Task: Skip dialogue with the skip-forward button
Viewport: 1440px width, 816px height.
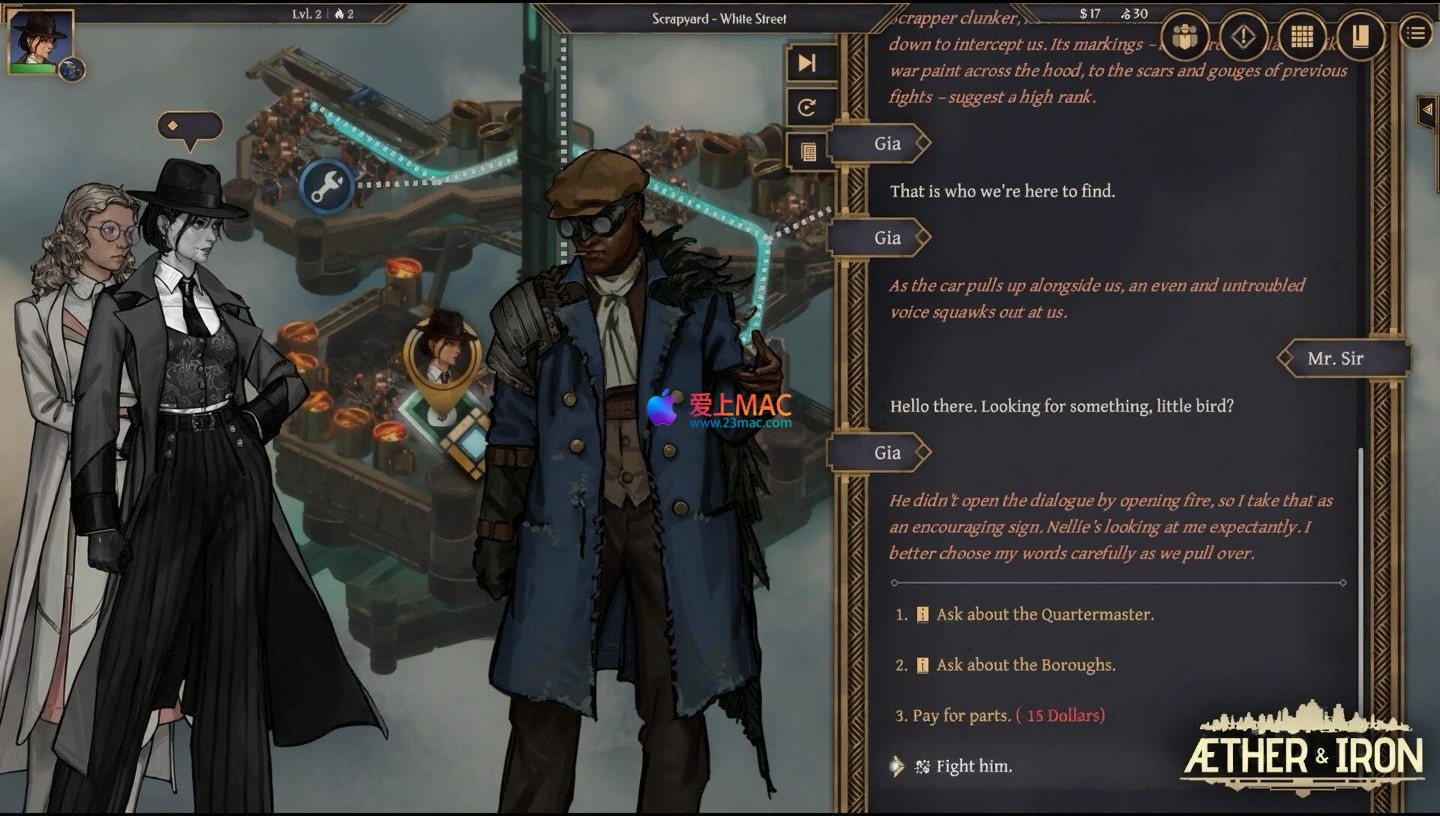Action: click(x=807, y=63)
